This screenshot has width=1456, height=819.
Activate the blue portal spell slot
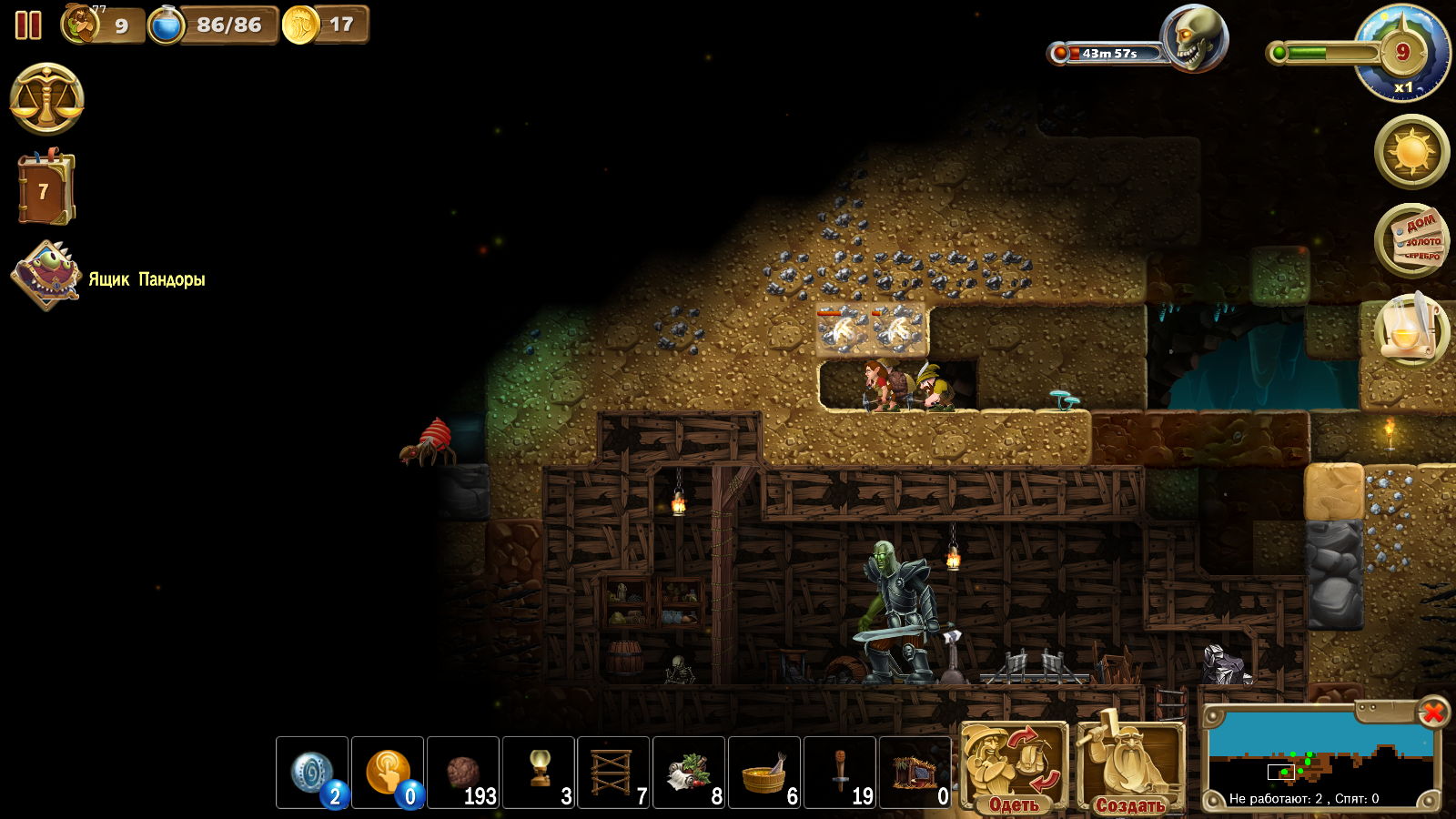click(x=312, y=773)
